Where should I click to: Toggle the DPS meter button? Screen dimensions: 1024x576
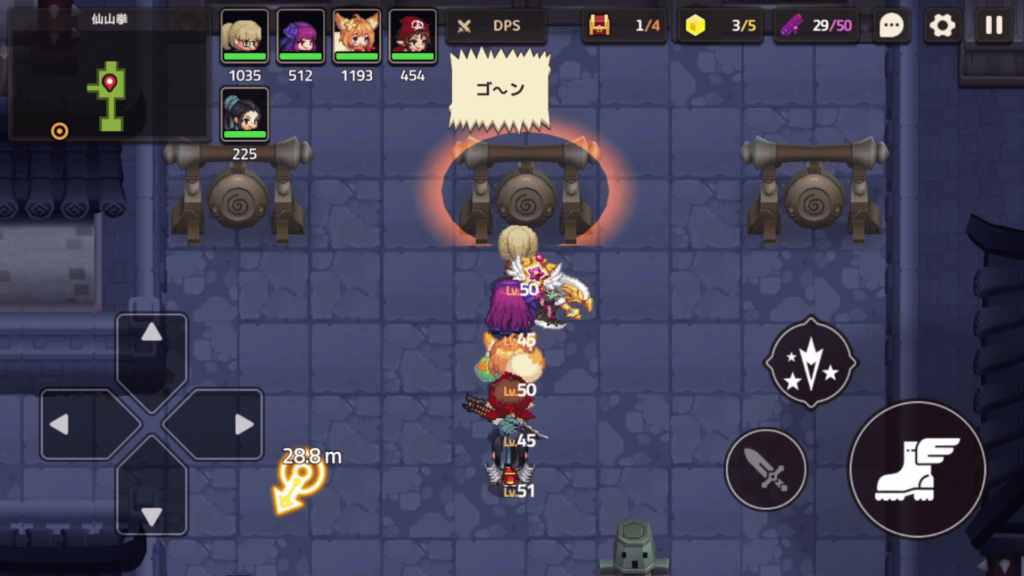coord(496,26)
